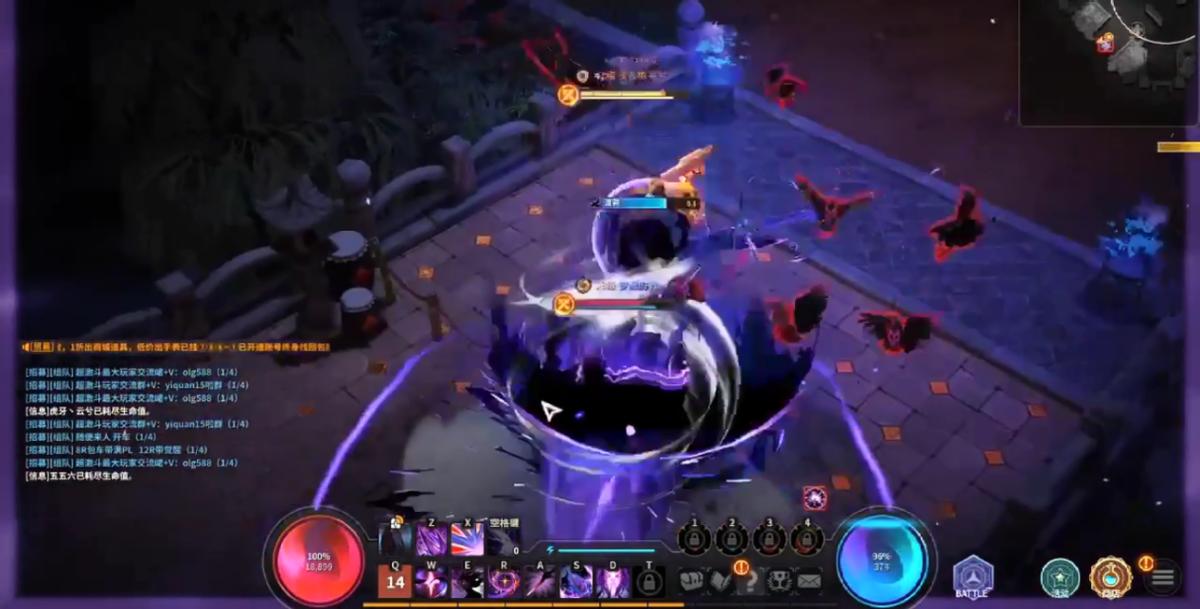1200x609 pixels.
Task: Click the question mark help icon
Action: coord(749,580)
